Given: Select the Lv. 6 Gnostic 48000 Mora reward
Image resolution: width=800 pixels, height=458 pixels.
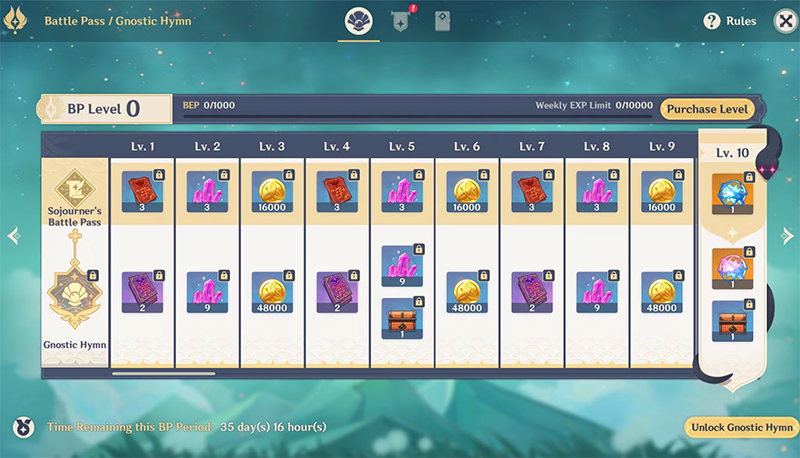Looking at the screenshot, I should click(x=467, y=293).
